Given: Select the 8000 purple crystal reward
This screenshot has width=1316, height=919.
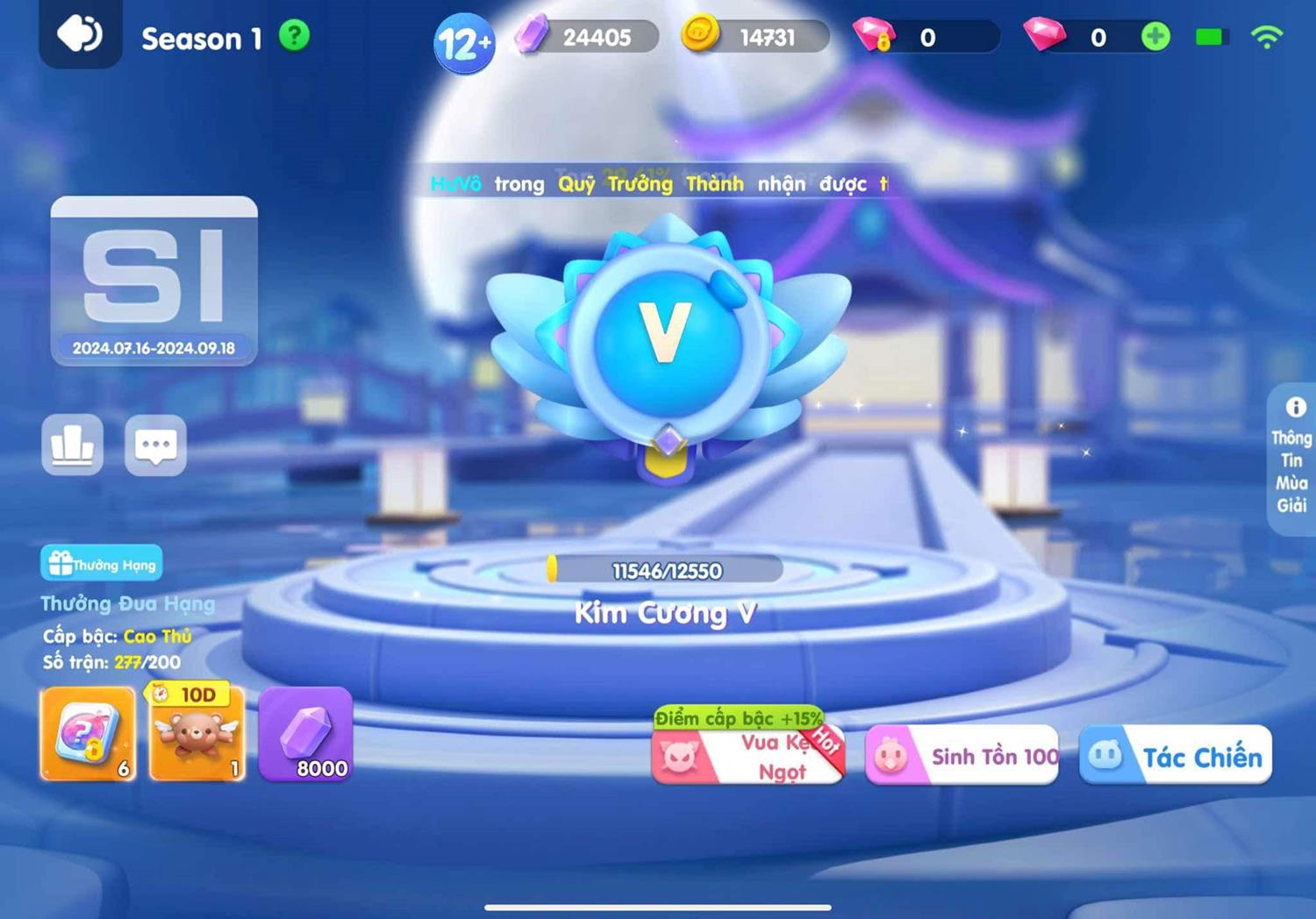Looking at the screenshot, I should (x=305, y=735).
